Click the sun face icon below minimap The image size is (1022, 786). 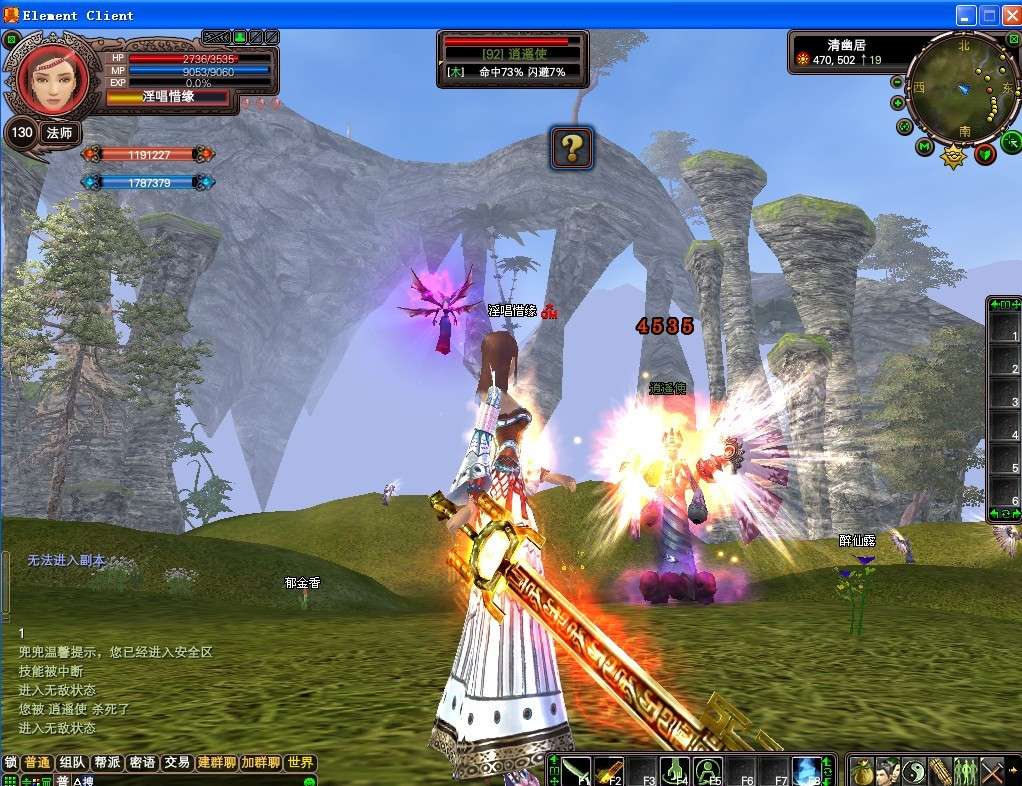pos(954,155)
